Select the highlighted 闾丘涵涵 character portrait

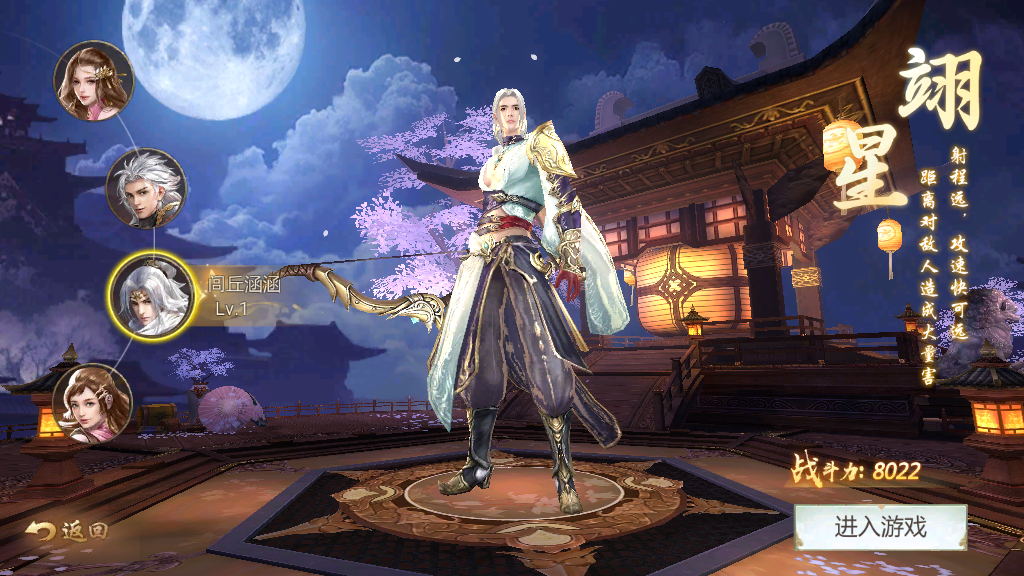pos(149,296)
